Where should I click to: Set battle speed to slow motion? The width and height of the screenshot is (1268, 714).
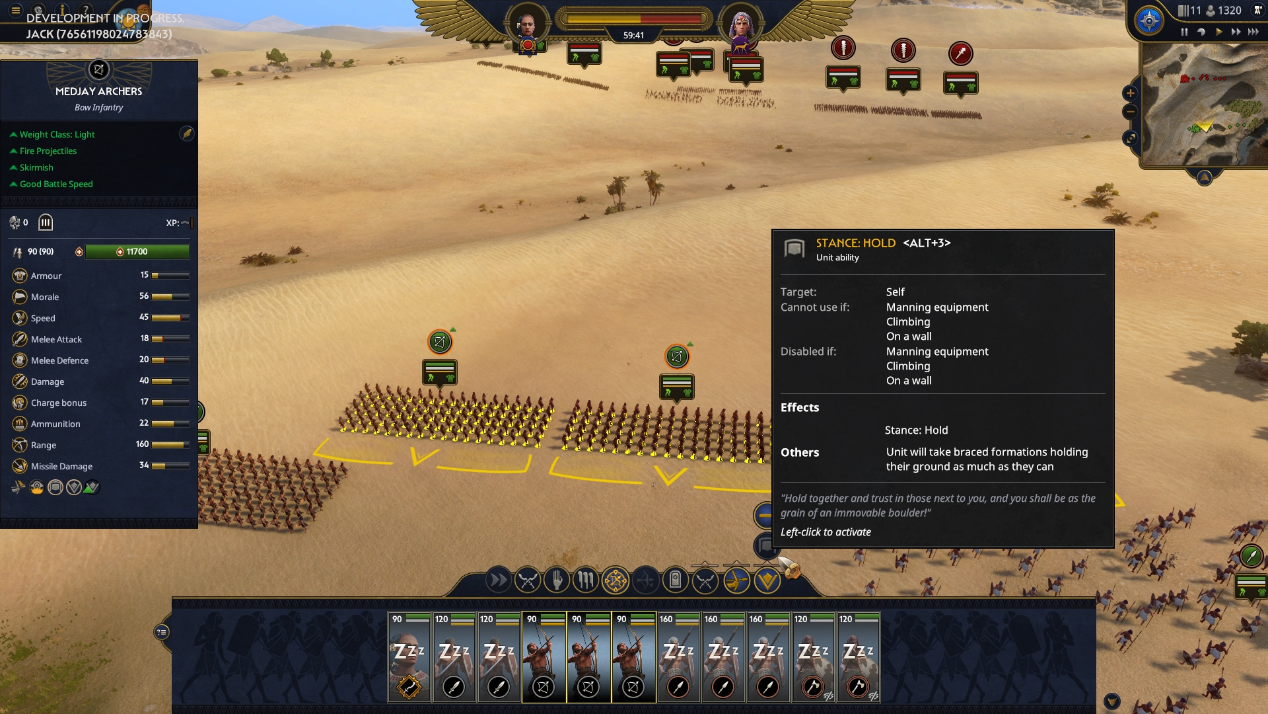[1201, 32]
